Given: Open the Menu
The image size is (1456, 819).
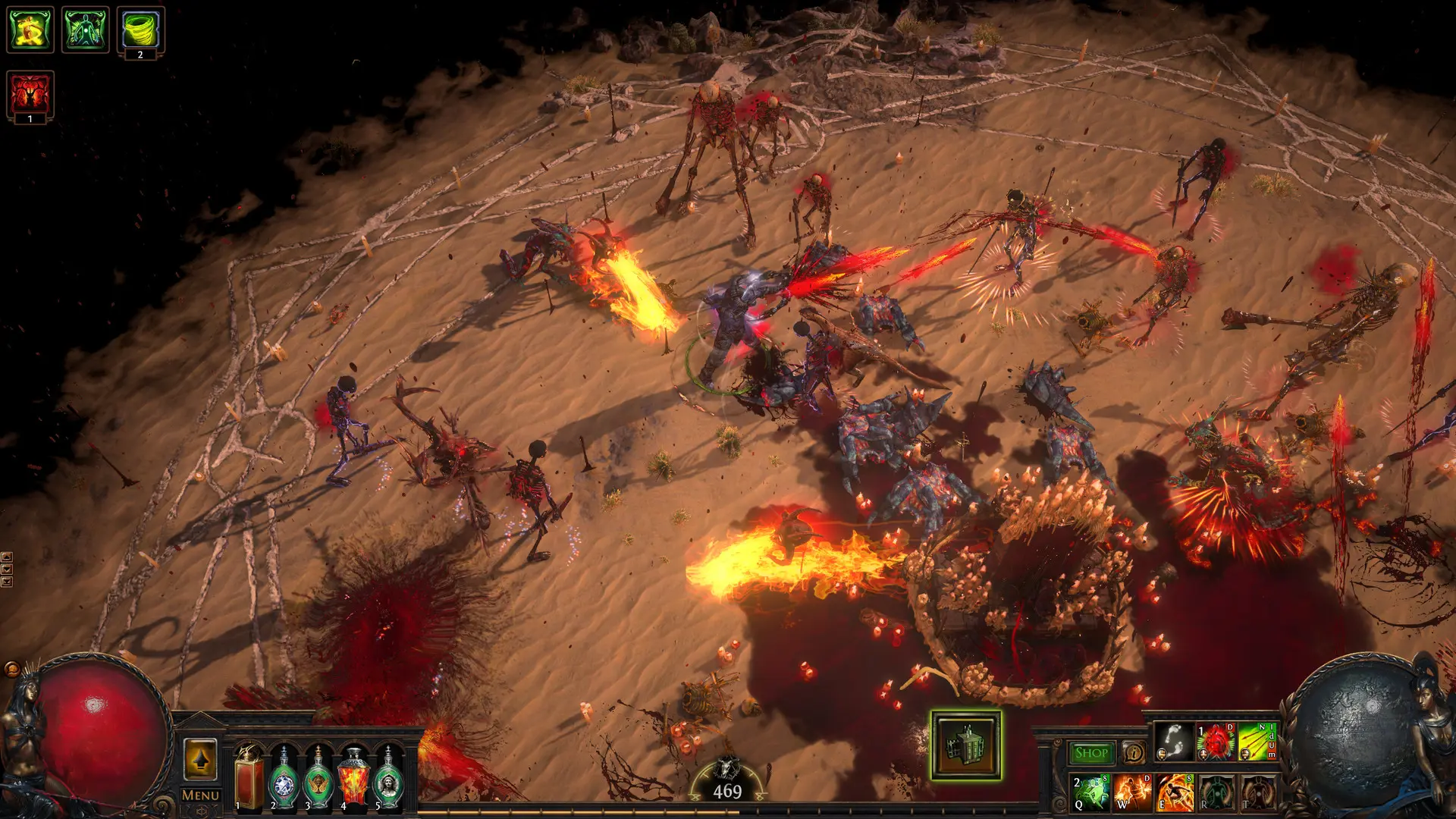Looking at the screenshot, I should (x=199, y=794).
